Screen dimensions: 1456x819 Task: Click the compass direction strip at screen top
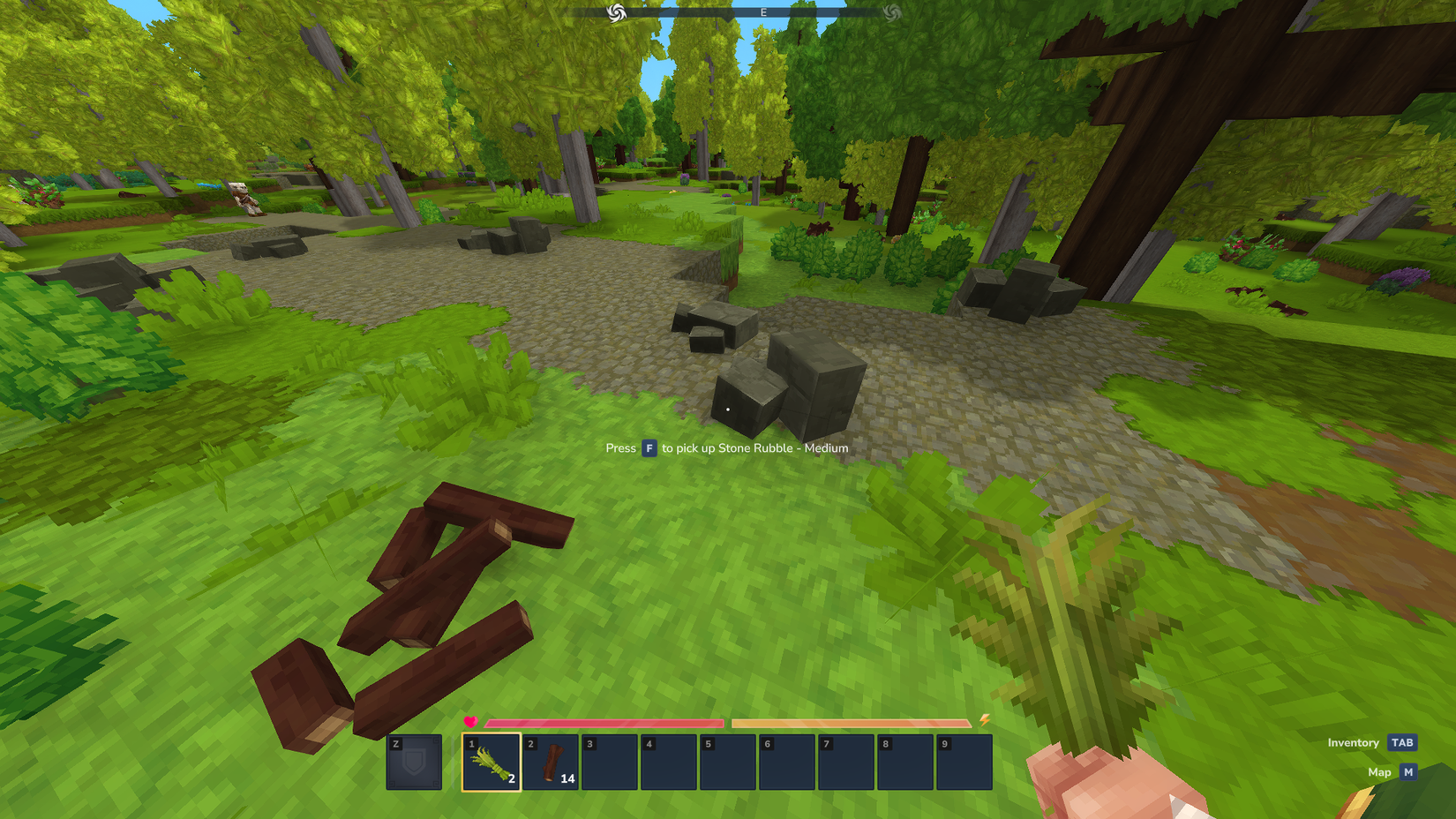tap(755, 12)
